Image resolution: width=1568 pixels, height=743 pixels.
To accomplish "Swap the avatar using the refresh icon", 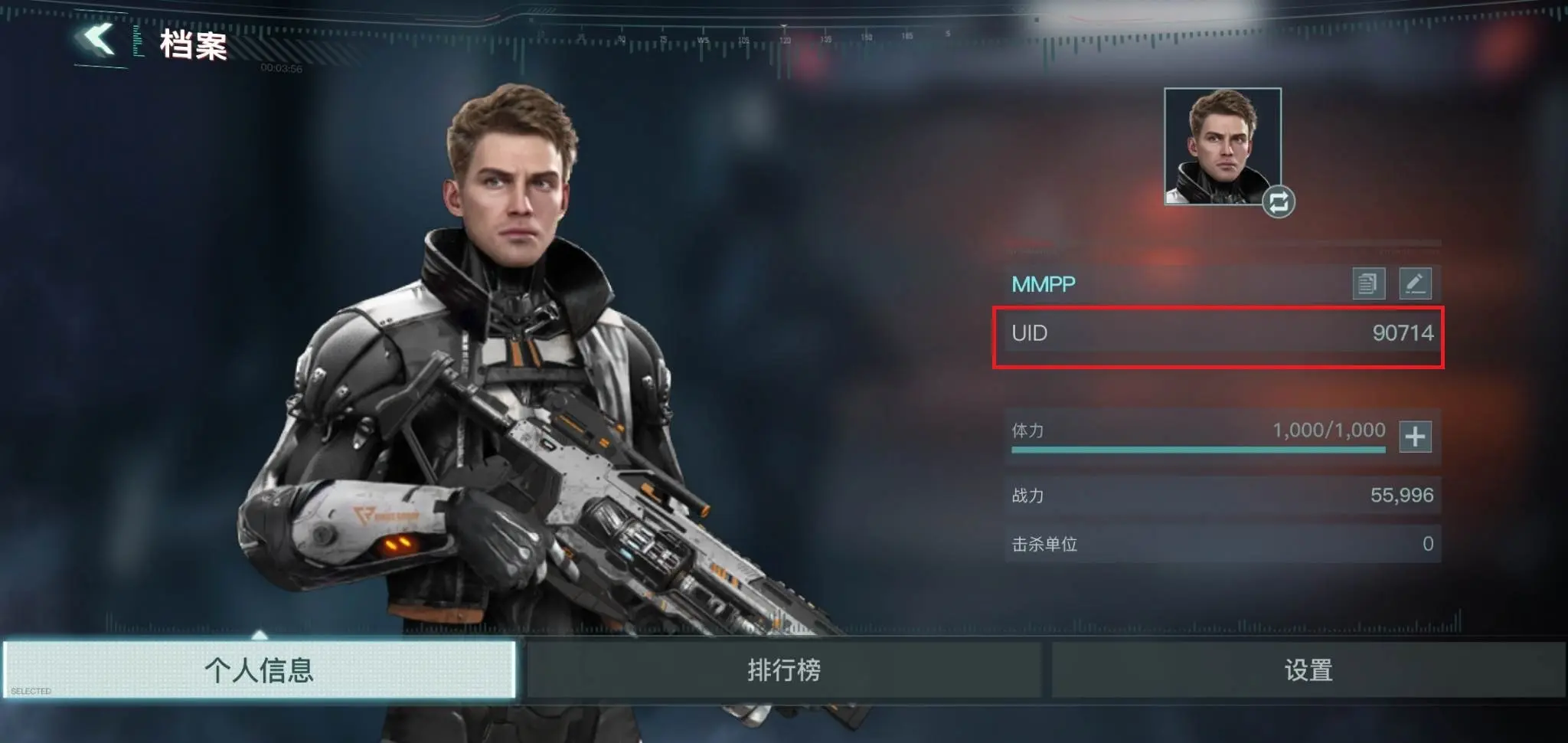I will [1279, 202].
